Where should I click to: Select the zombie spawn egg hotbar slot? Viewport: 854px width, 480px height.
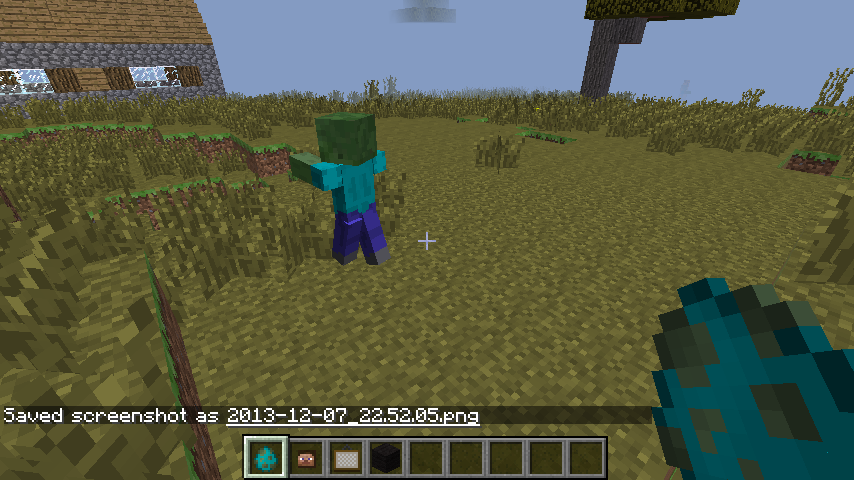pyautogui.click(x=266, y=458)
